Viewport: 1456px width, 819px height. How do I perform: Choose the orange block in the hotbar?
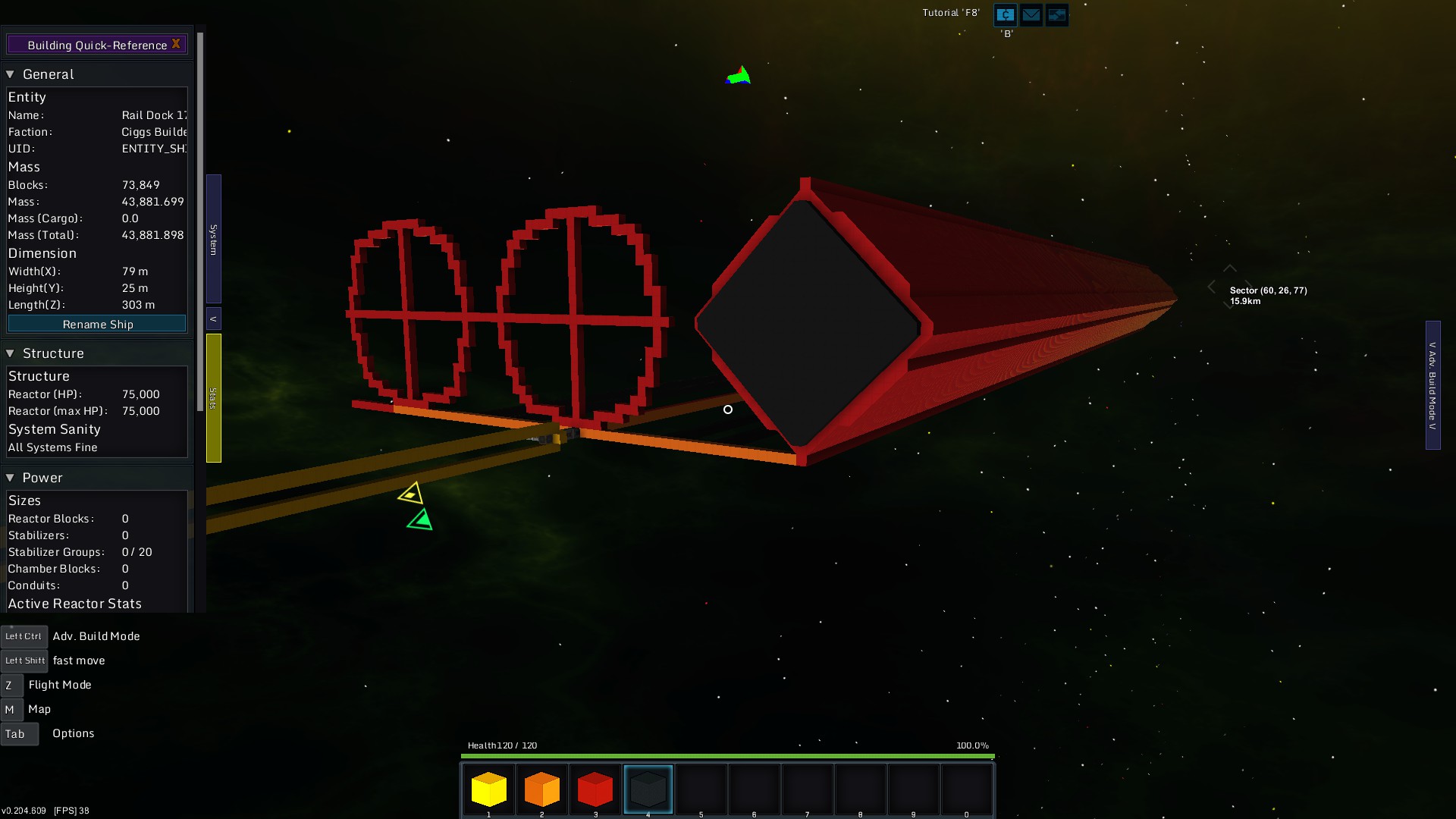tap(542, 789)
